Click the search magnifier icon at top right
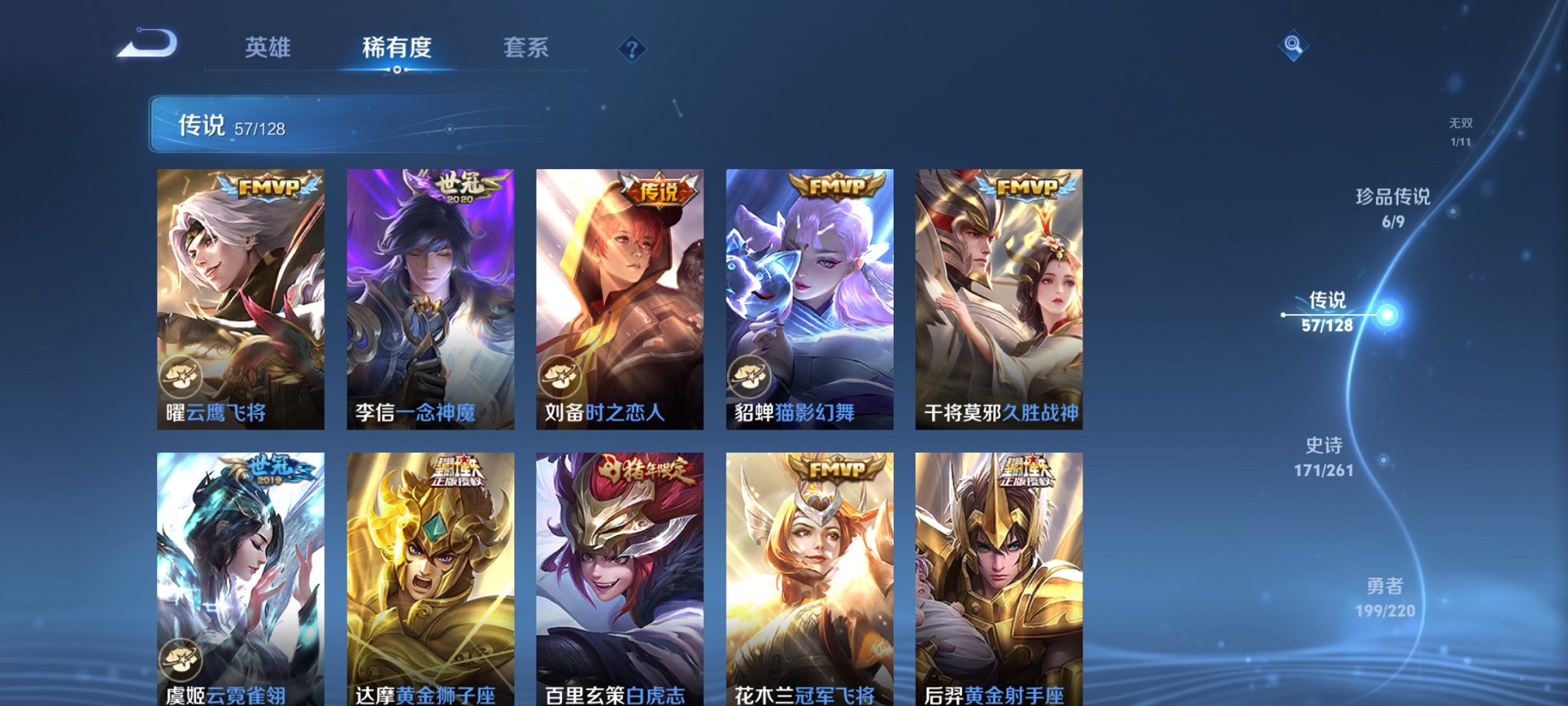The height and width of the screenshot is (706, 1568). (1294, 47)
